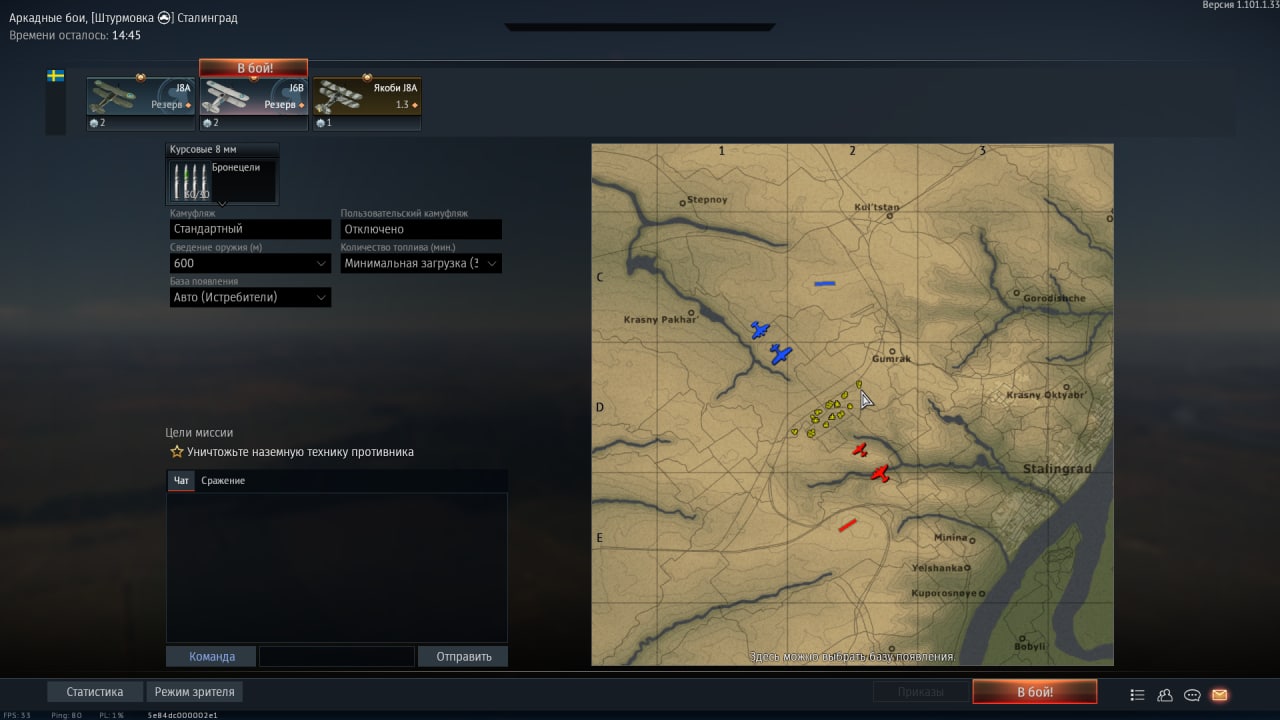Viewport: 1280px width, 720px height.
Task: Expand the Сведение оружия dropdown showing 600
Action: click(x=250, y=263)
